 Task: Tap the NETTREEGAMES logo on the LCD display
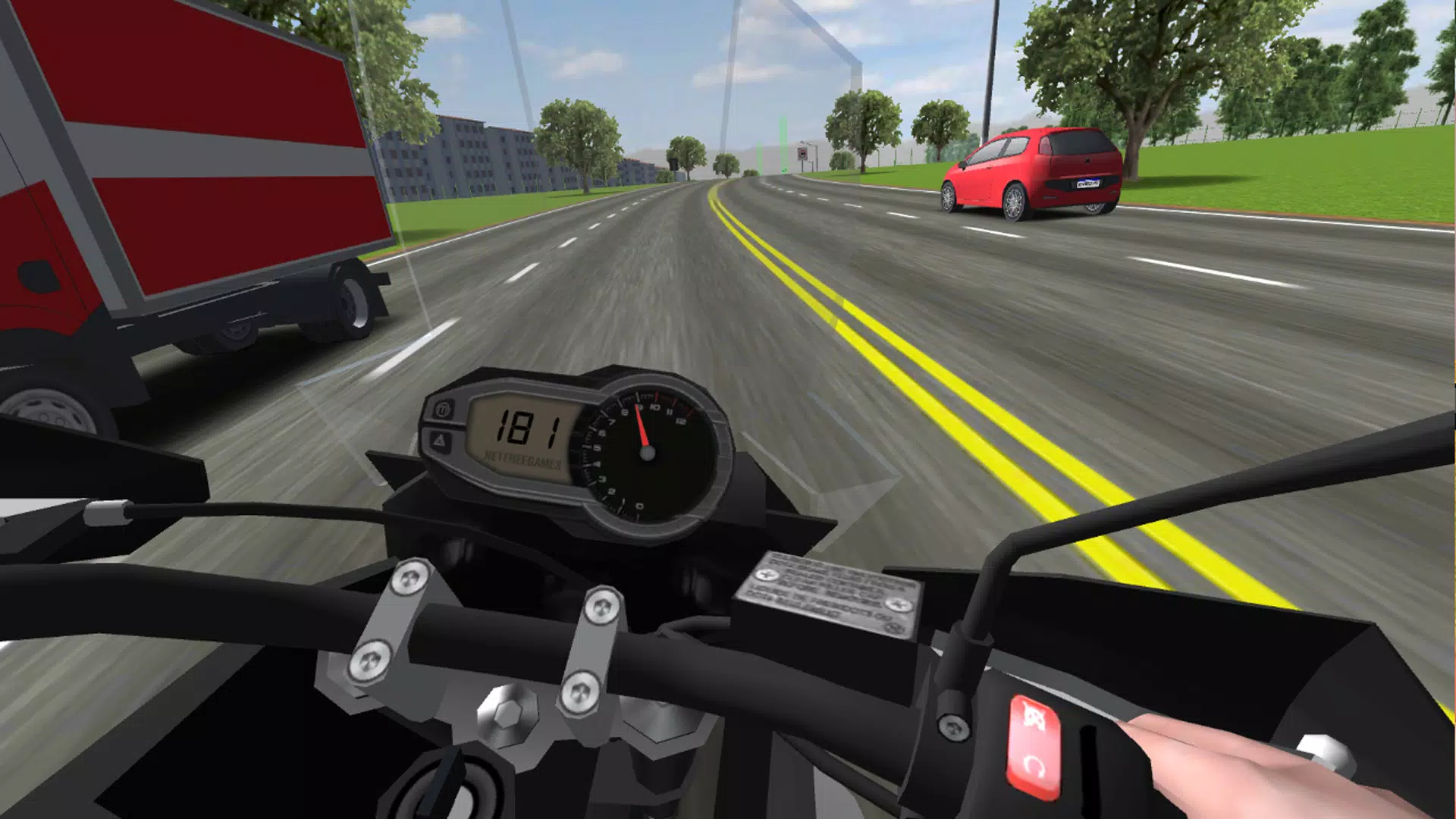[522, 458]
